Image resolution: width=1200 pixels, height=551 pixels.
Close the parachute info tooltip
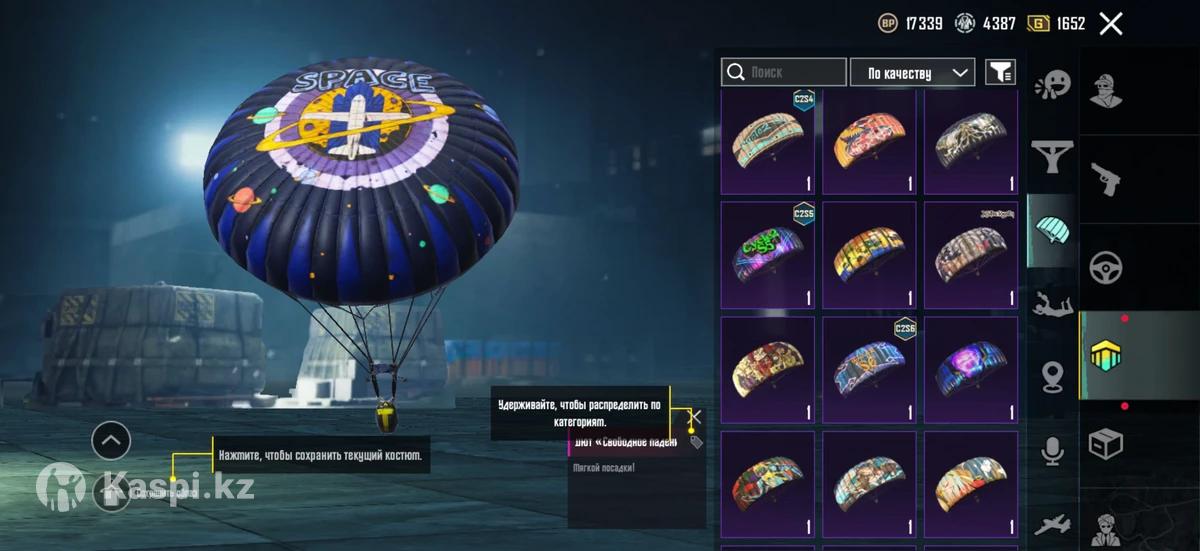[696, 417]
